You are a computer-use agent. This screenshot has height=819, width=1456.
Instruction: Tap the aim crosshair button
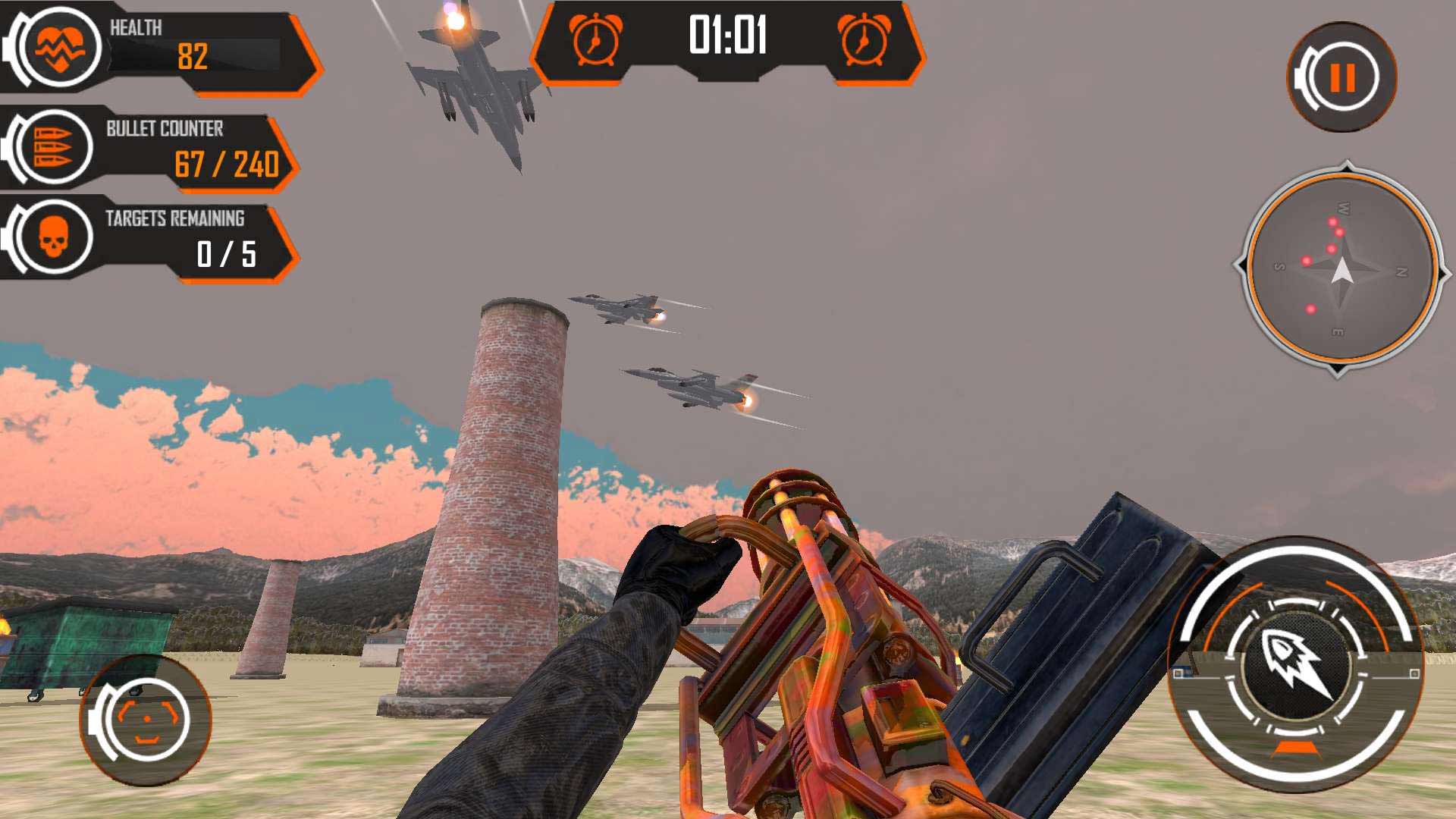pyautogui.click(x=147, y=720)
